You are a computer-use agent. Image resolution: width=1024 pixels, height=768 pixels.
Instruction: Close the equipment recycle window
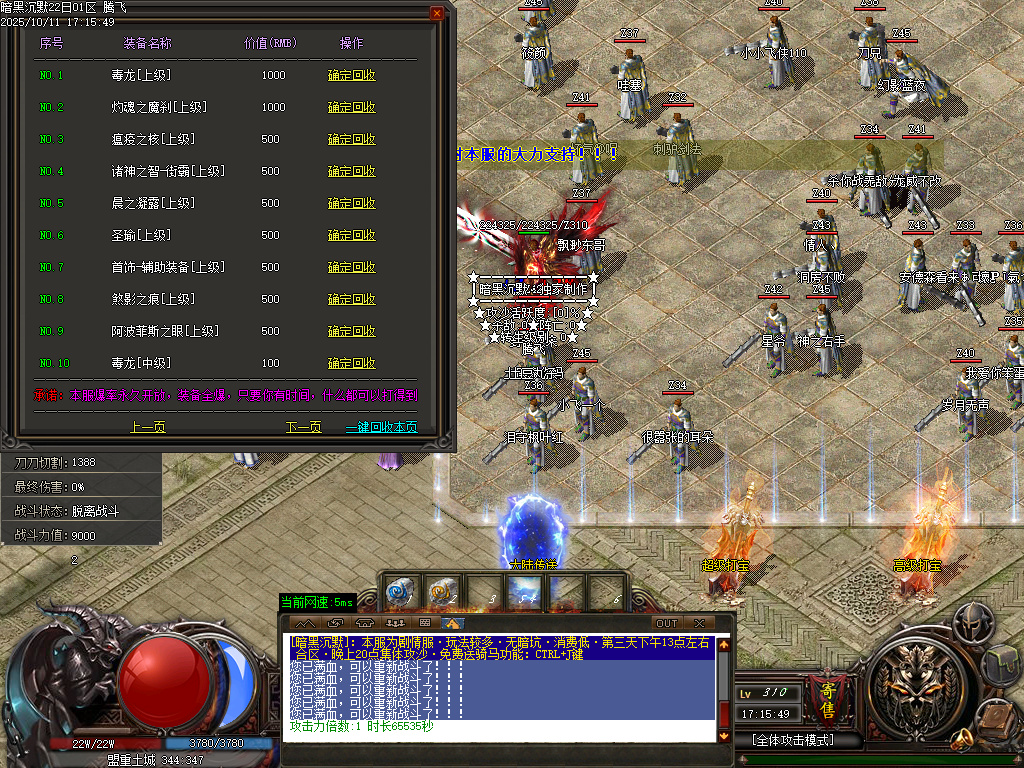[x=437, y=13]
